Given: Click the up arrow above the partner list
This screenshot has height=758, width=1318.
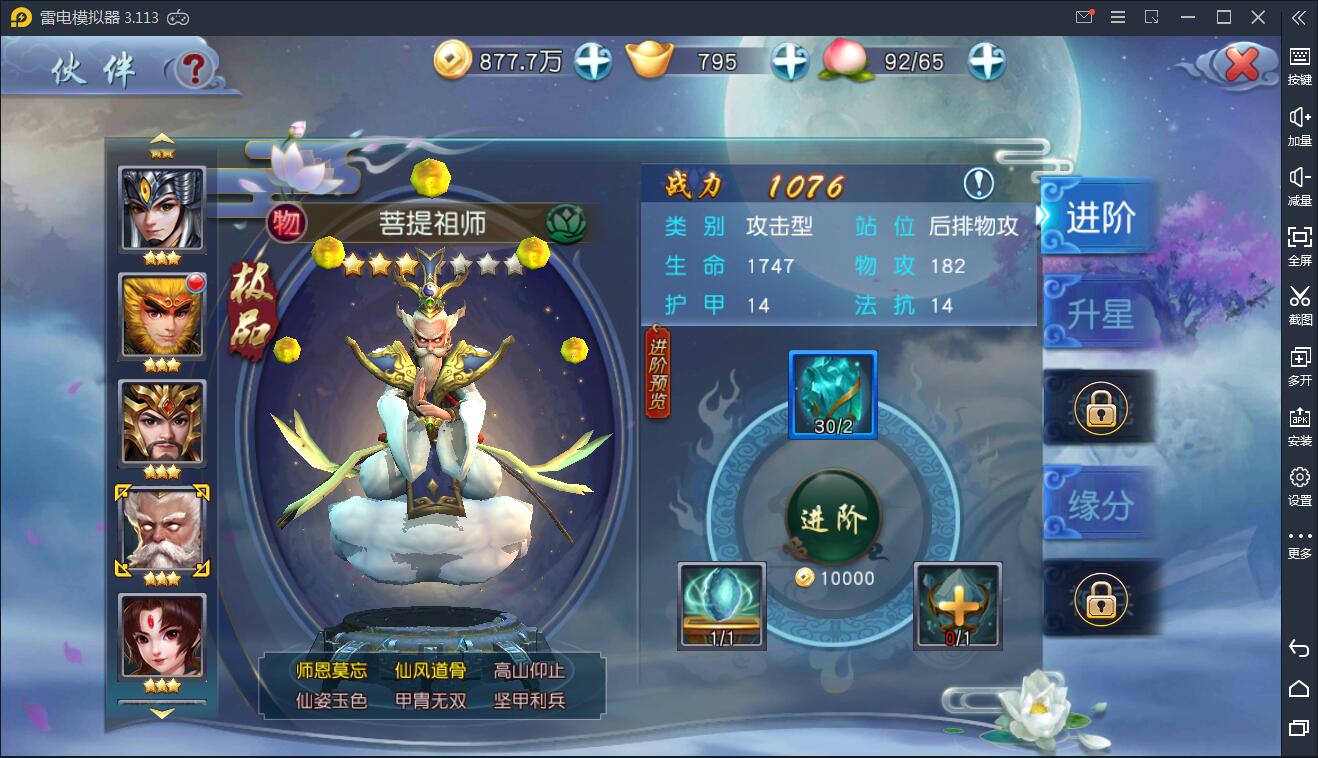Looking at the screenshot, I should coord(160,140).
